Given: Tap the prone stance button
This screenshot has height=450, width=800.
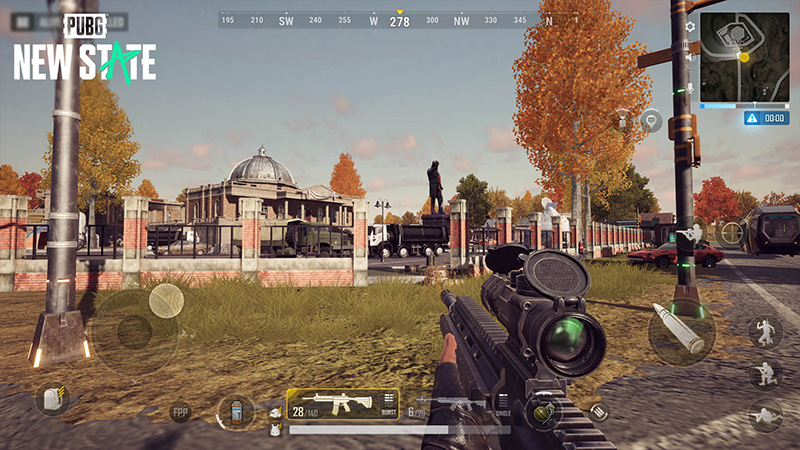Looking at the screenshot, I should click(x=765, y=414).
